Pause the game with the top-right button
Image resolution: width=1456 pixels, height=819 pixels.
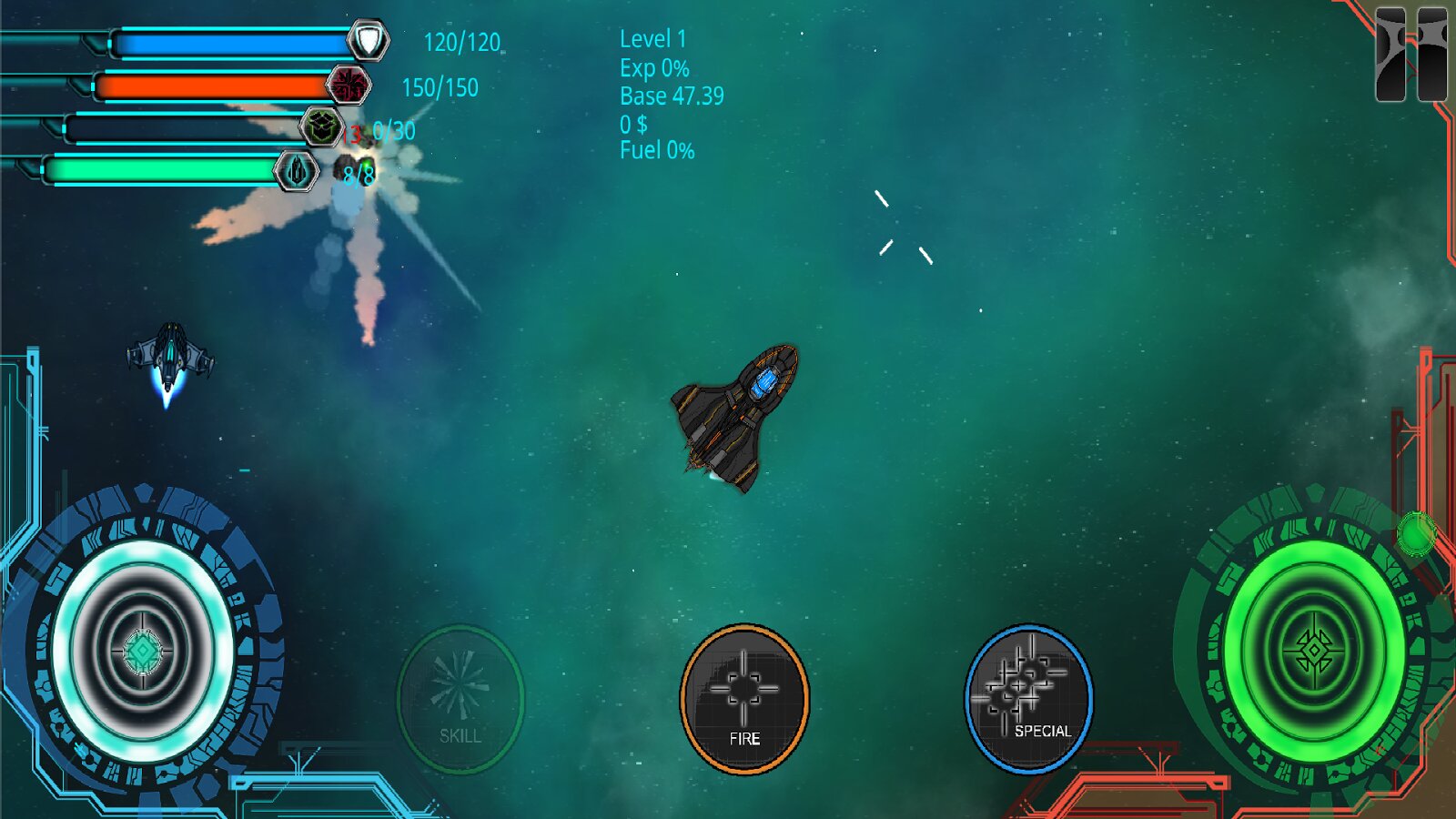click(1410, 55)
